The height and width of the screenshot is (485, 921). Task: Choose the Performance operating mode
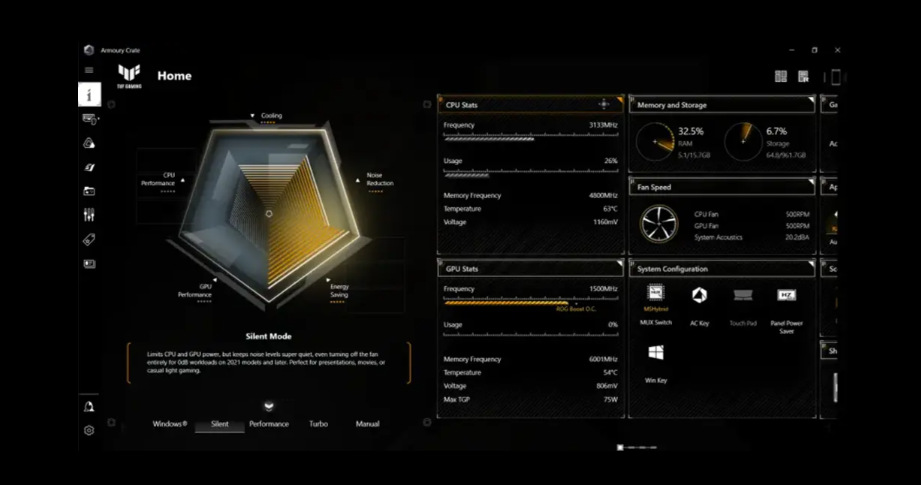click(269, 424)
